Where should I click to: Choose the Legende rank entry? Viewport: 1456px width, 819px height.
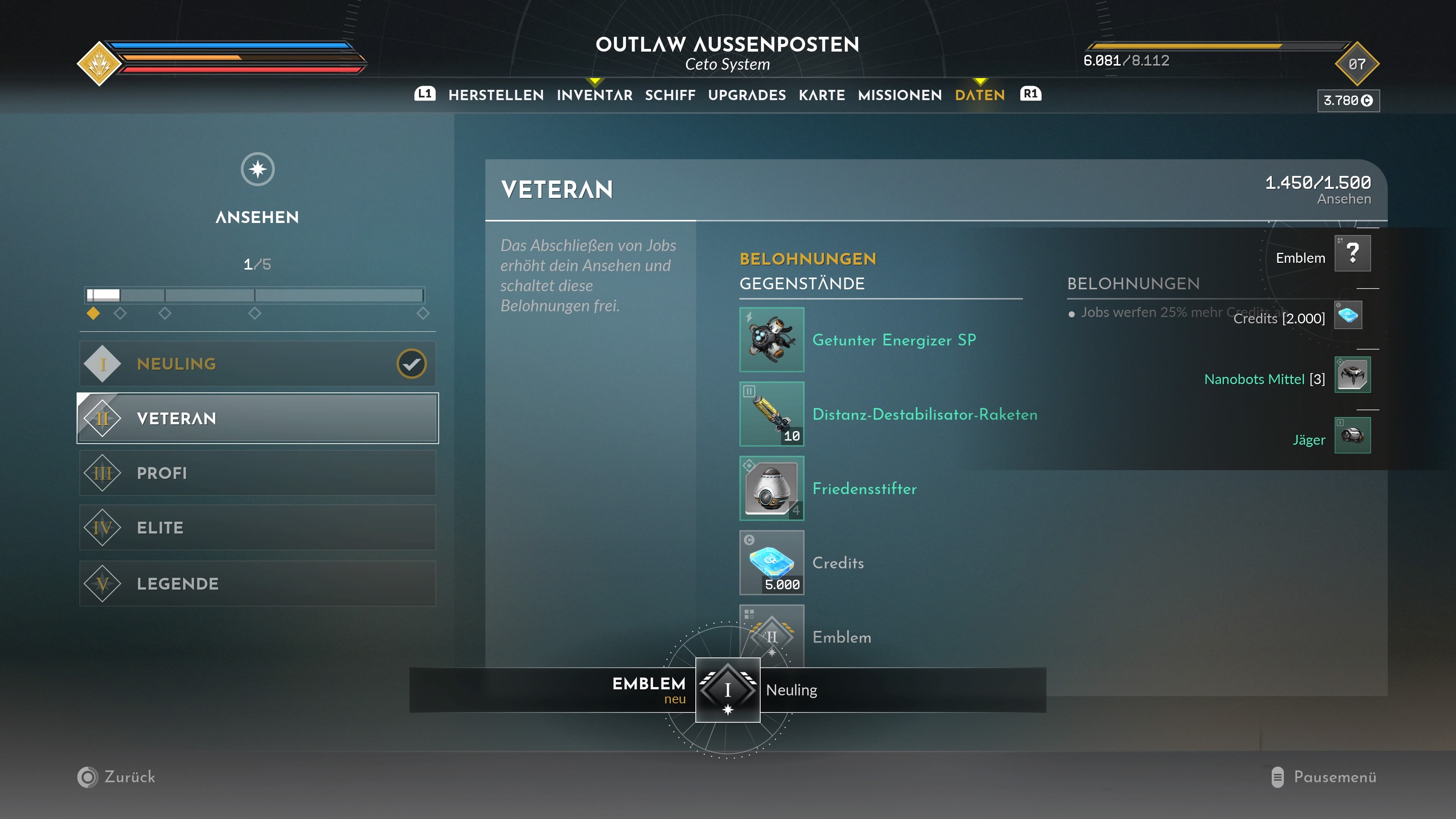(257, 583)
